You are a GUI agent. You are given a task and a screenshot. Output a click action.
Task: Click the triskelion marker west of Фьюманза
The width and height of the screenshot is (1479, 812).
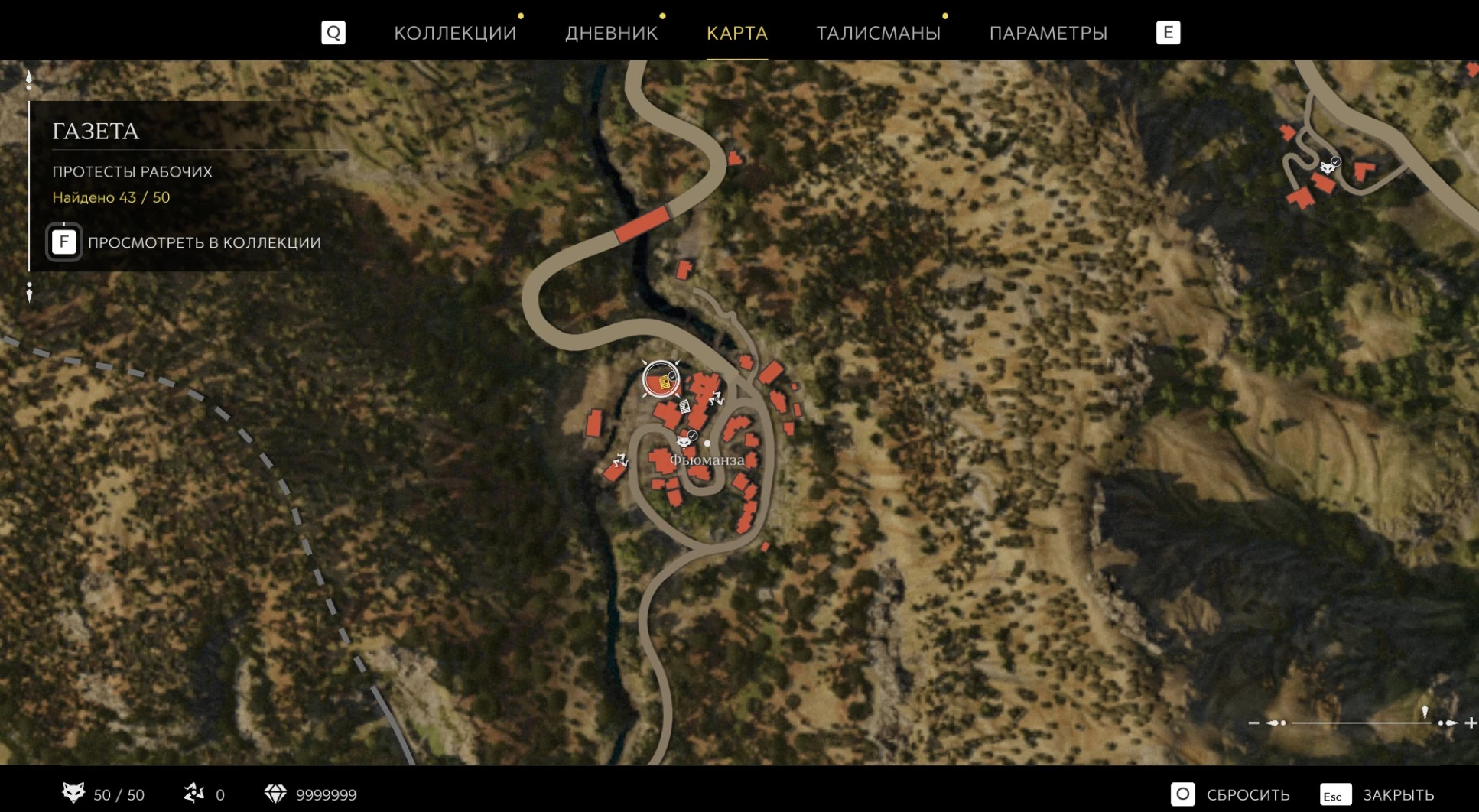(x=620, y=460)
